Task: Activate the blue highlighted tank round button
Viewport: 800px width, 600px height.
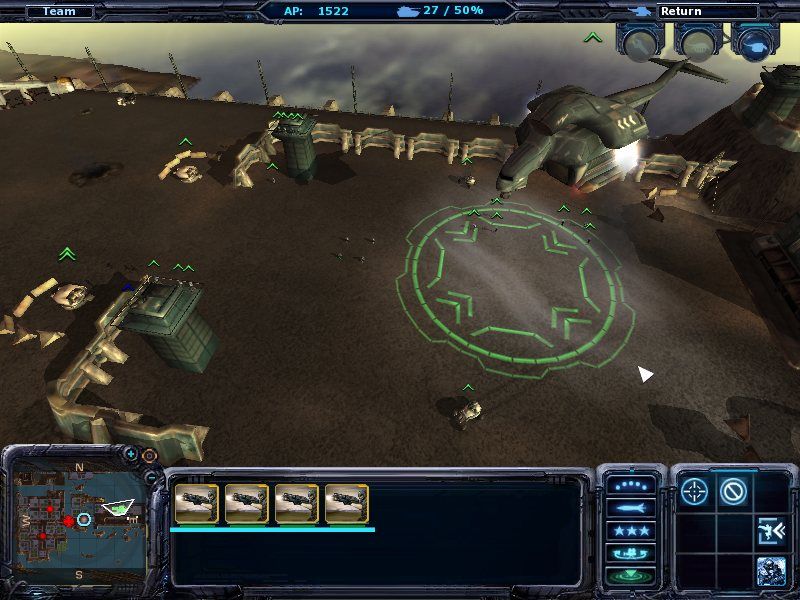Action: (755, 41)
